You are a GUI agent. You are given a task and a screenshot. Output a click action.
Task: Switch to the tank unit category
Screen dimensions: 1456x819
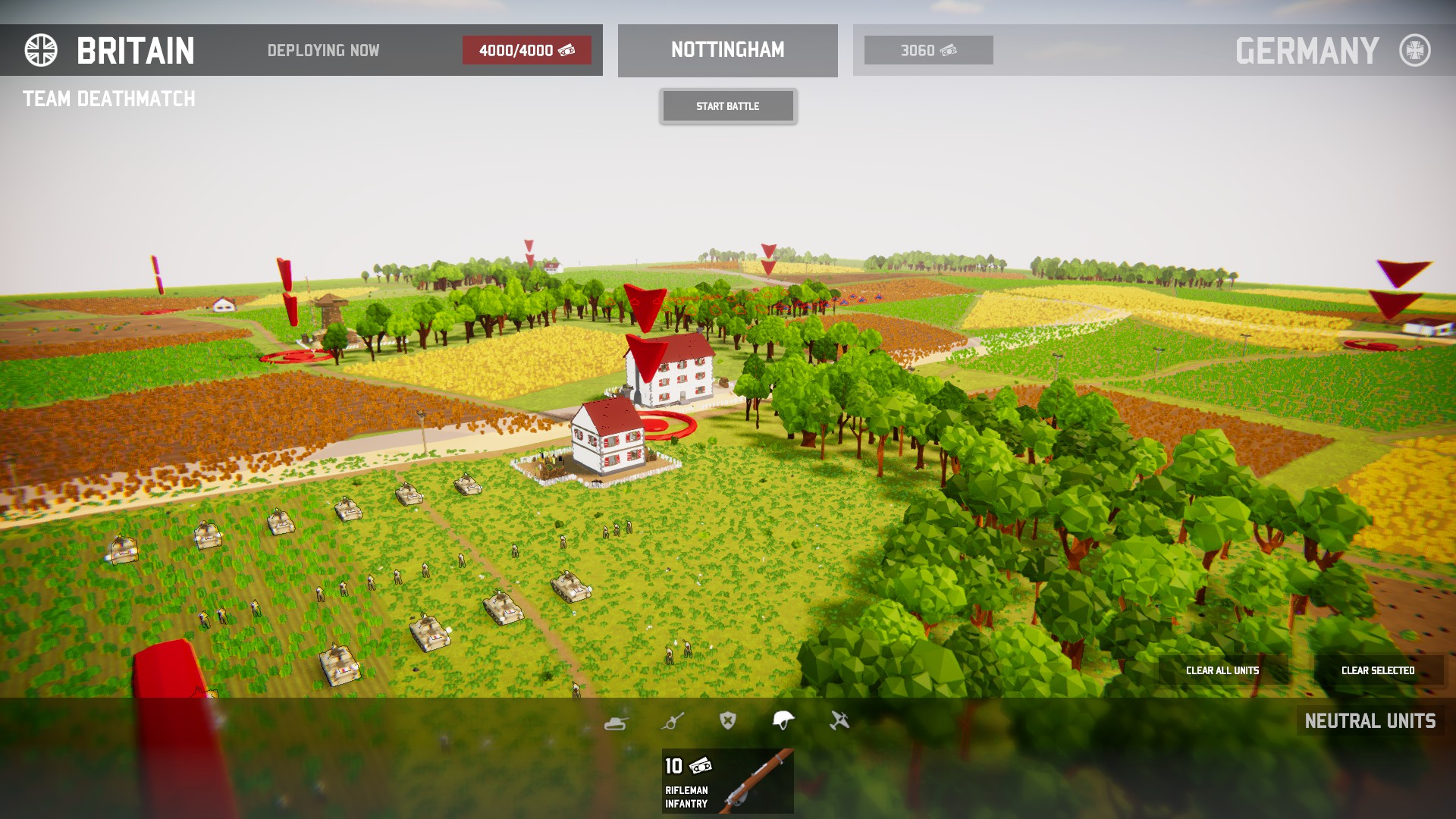point(616,721)
